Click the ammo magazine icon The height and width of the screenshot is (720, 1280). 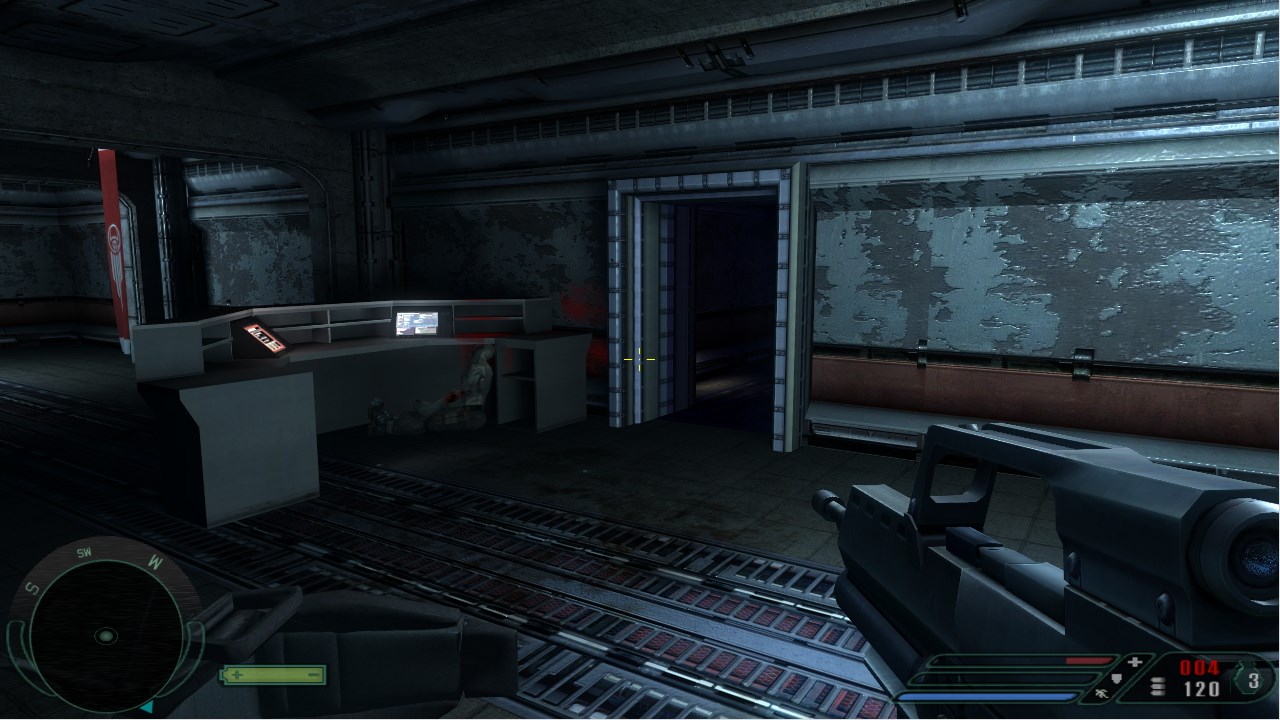coord(1158,688)
